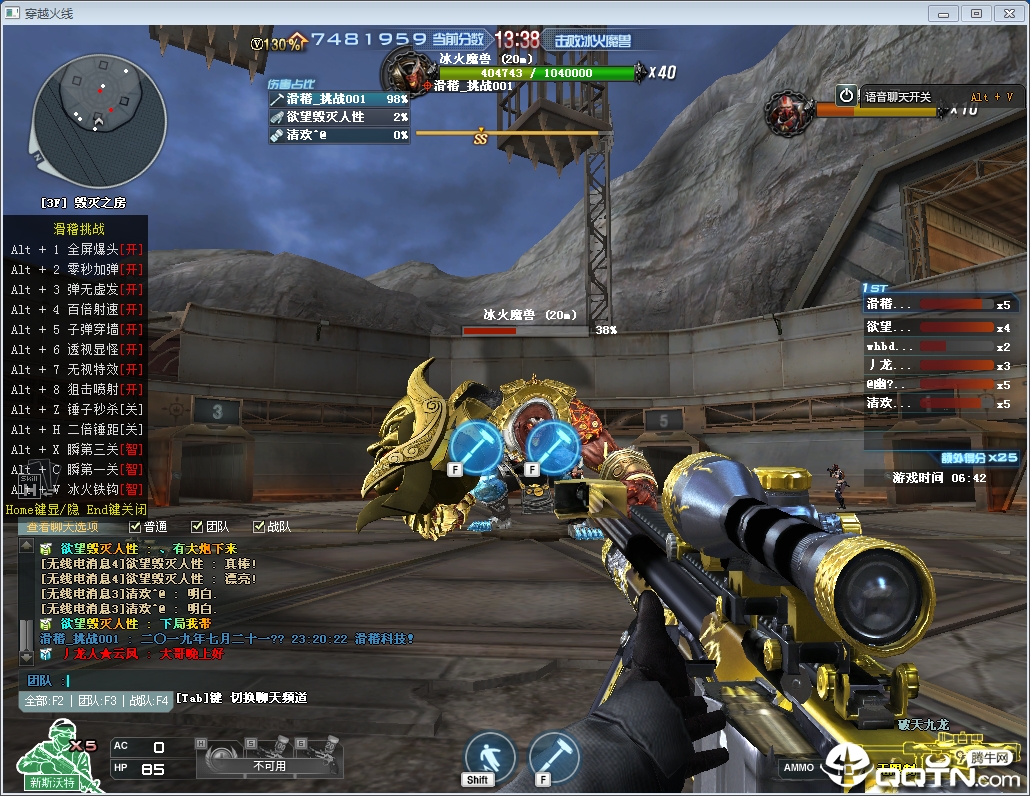Image resolution: width=1030 pixels, height=796 pixels.
Task: Activate the F hammer skill icon at bottom
Action: tap(554, 756)
